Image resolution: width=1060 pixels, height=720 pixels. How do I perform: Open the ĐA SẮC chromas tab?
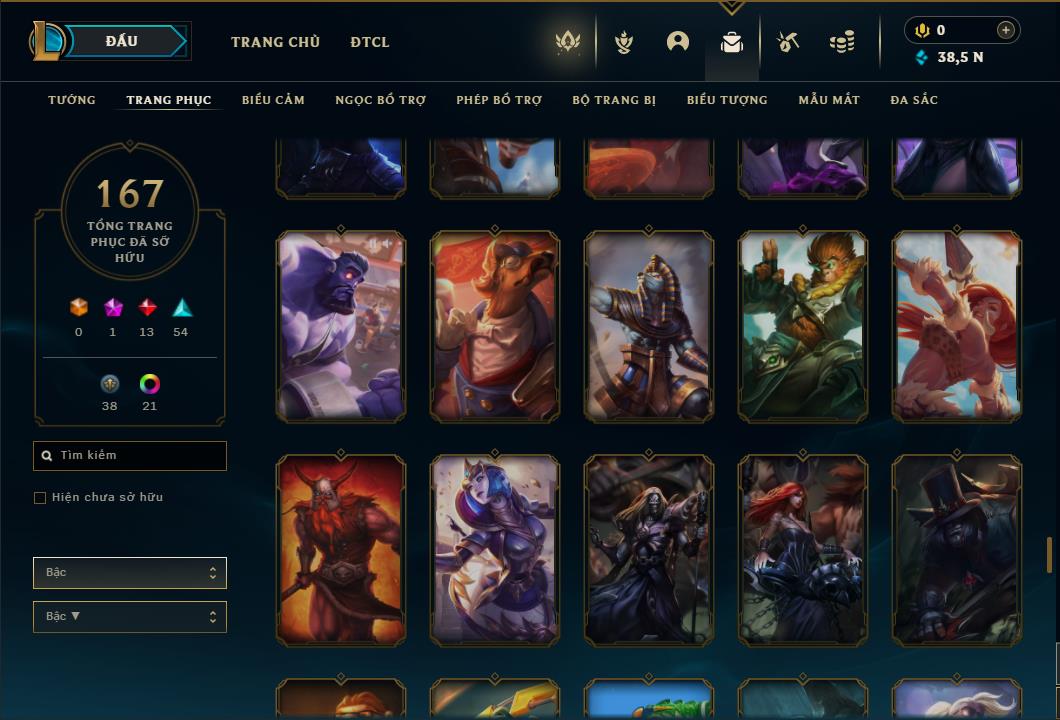[914, 100]
